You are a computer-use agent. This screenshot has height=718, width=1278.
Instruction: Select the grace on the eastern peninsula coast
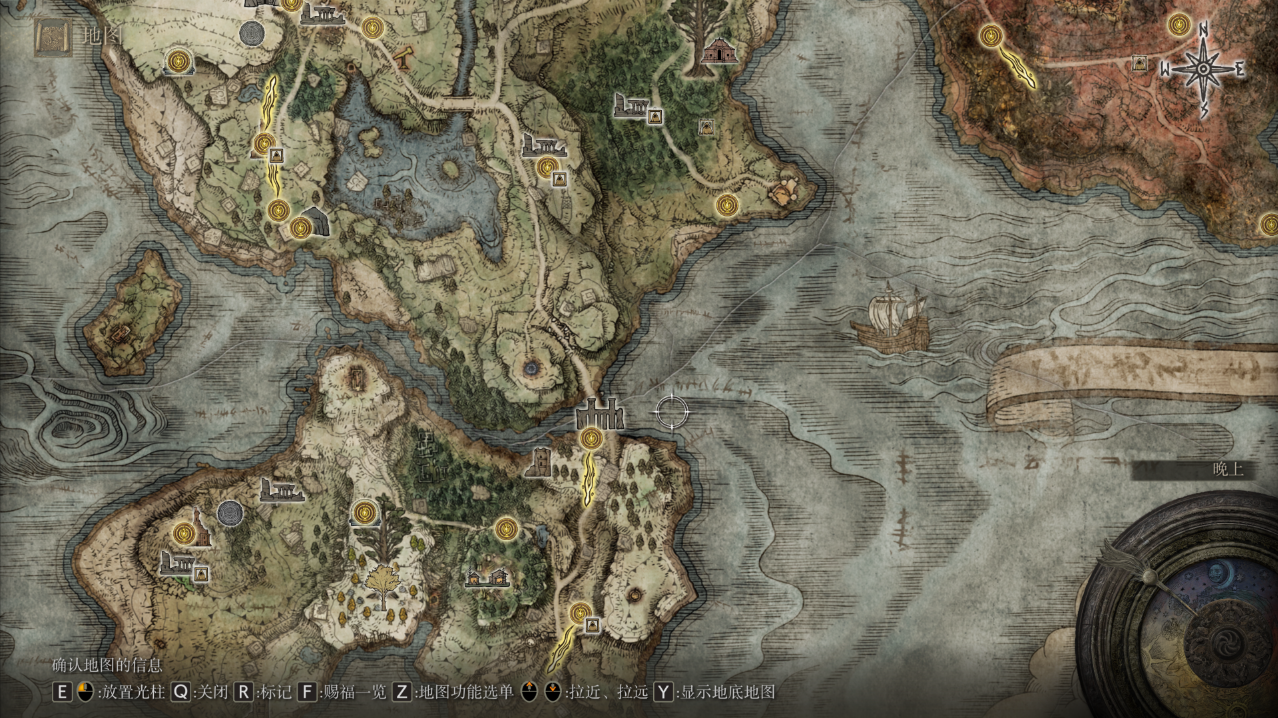click(727, 206)
